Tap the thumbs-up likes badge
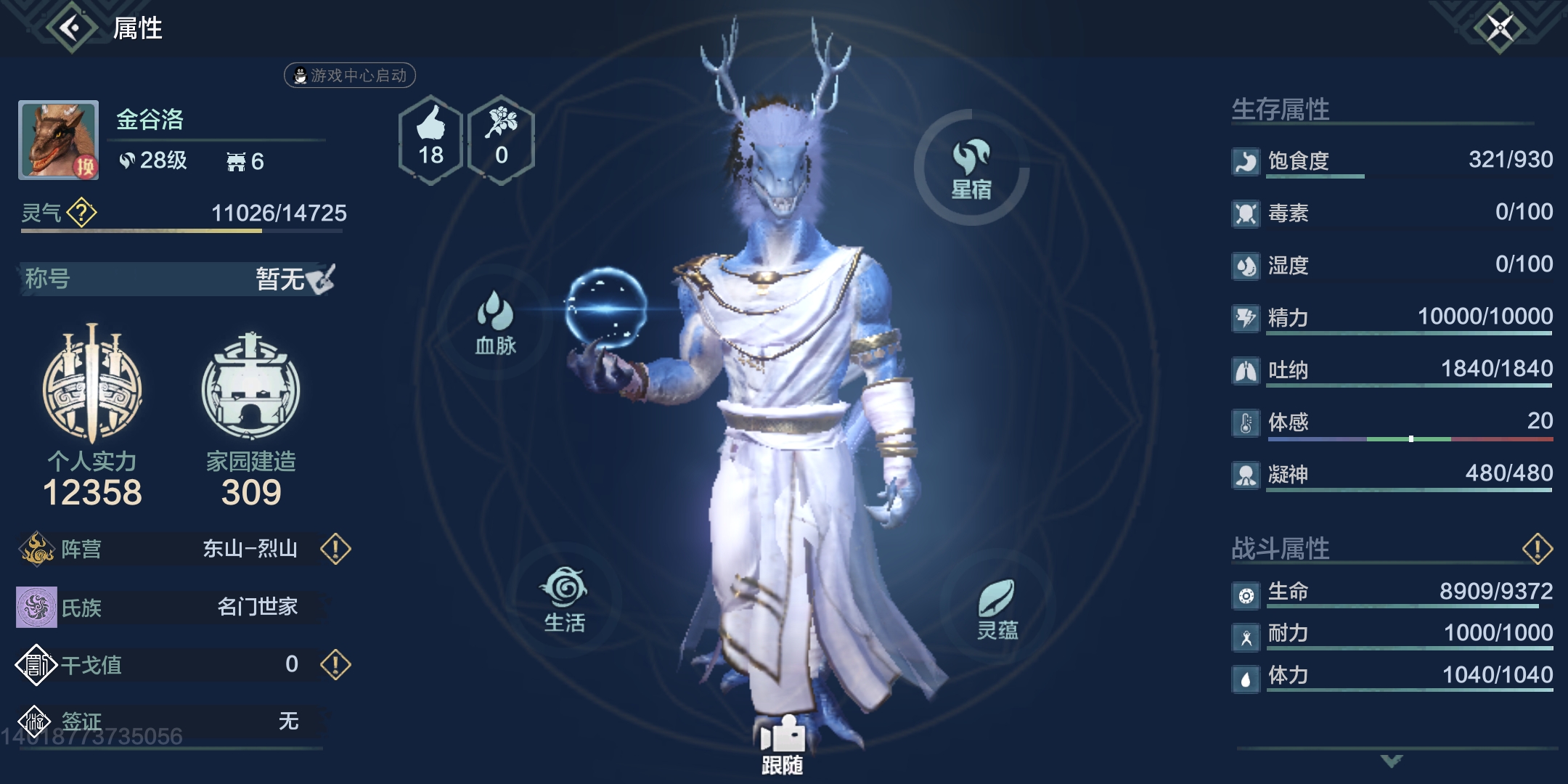 (x=430, y=139)
